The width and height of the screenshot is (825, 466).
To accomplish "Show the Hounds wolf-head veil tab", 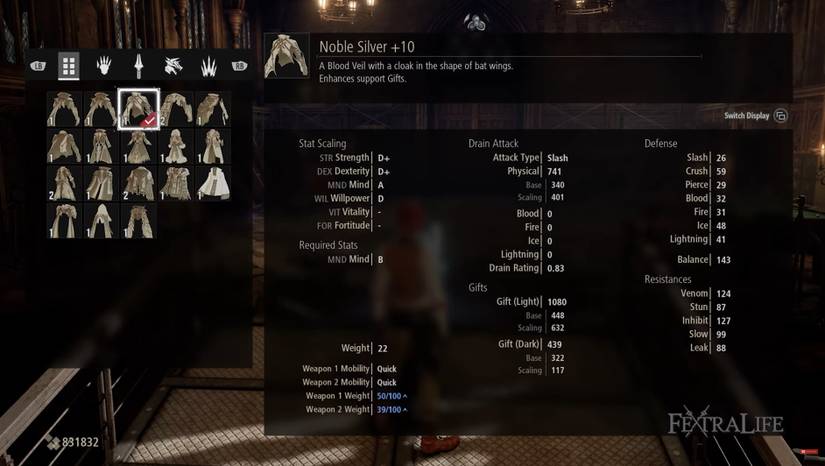I will tap(174, 66).
